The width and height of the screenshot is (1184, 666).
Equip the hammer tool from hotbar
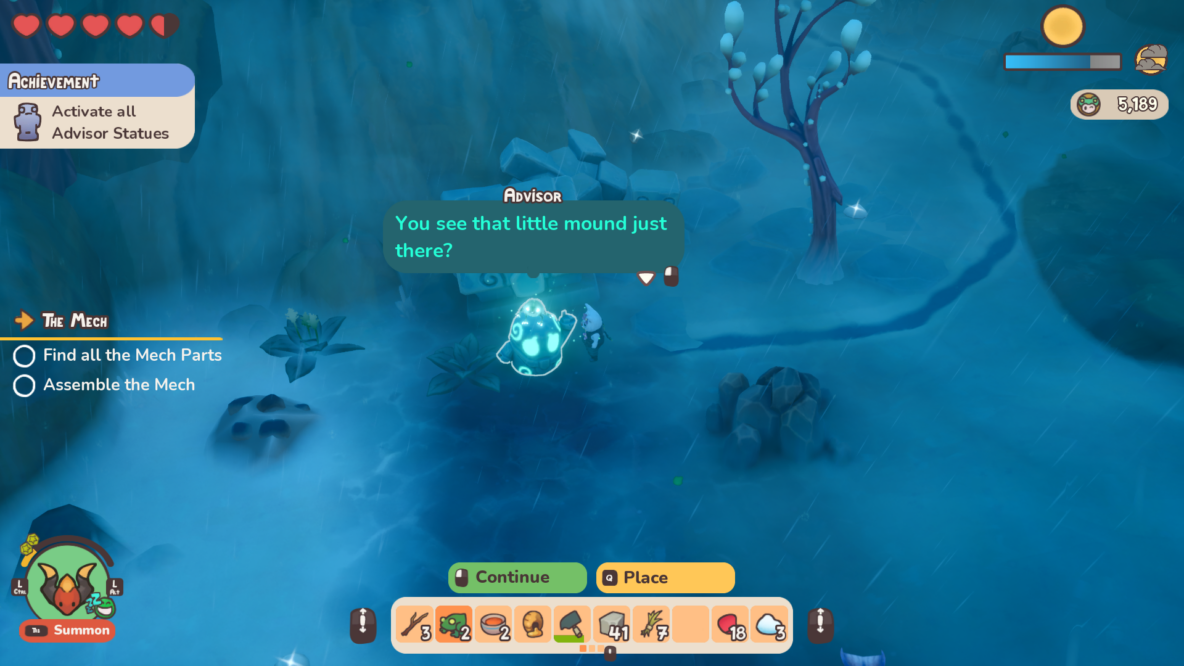click(x=571, y=624)
